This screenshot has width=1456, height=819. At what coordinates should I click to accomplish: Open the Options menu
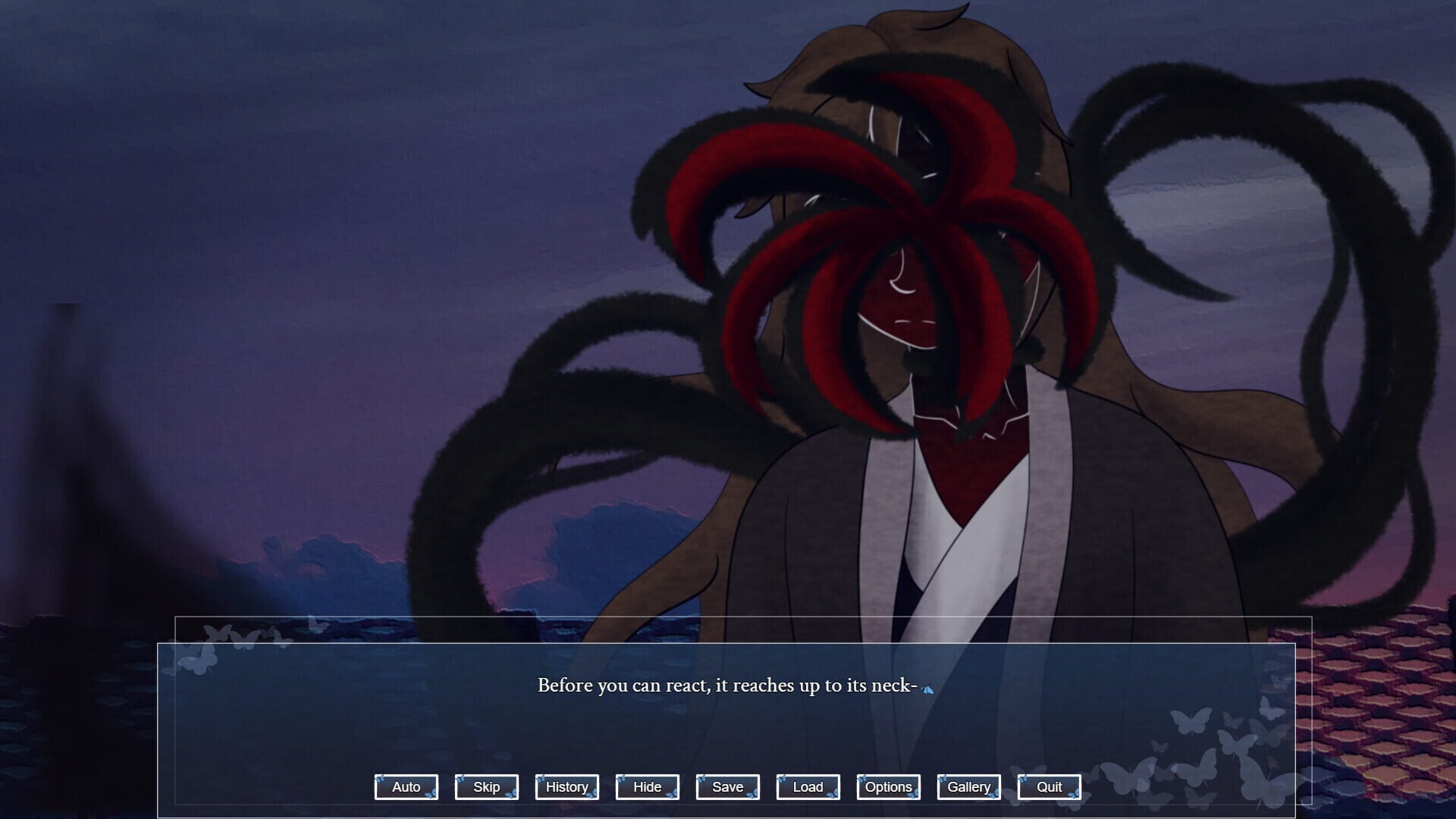coord(888,786)
